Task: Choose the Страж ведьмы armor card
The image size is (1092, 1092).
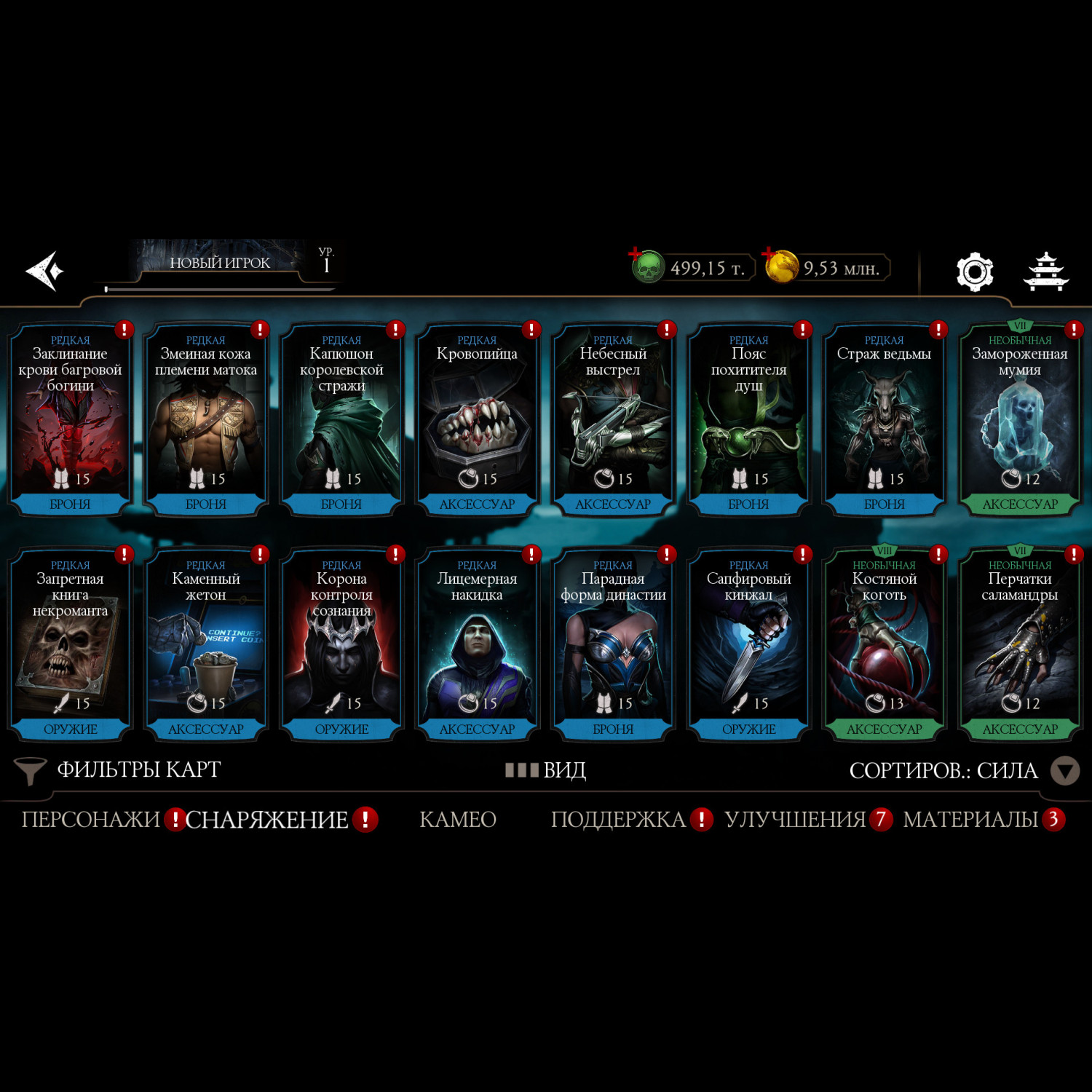Action: click(884, 420)
